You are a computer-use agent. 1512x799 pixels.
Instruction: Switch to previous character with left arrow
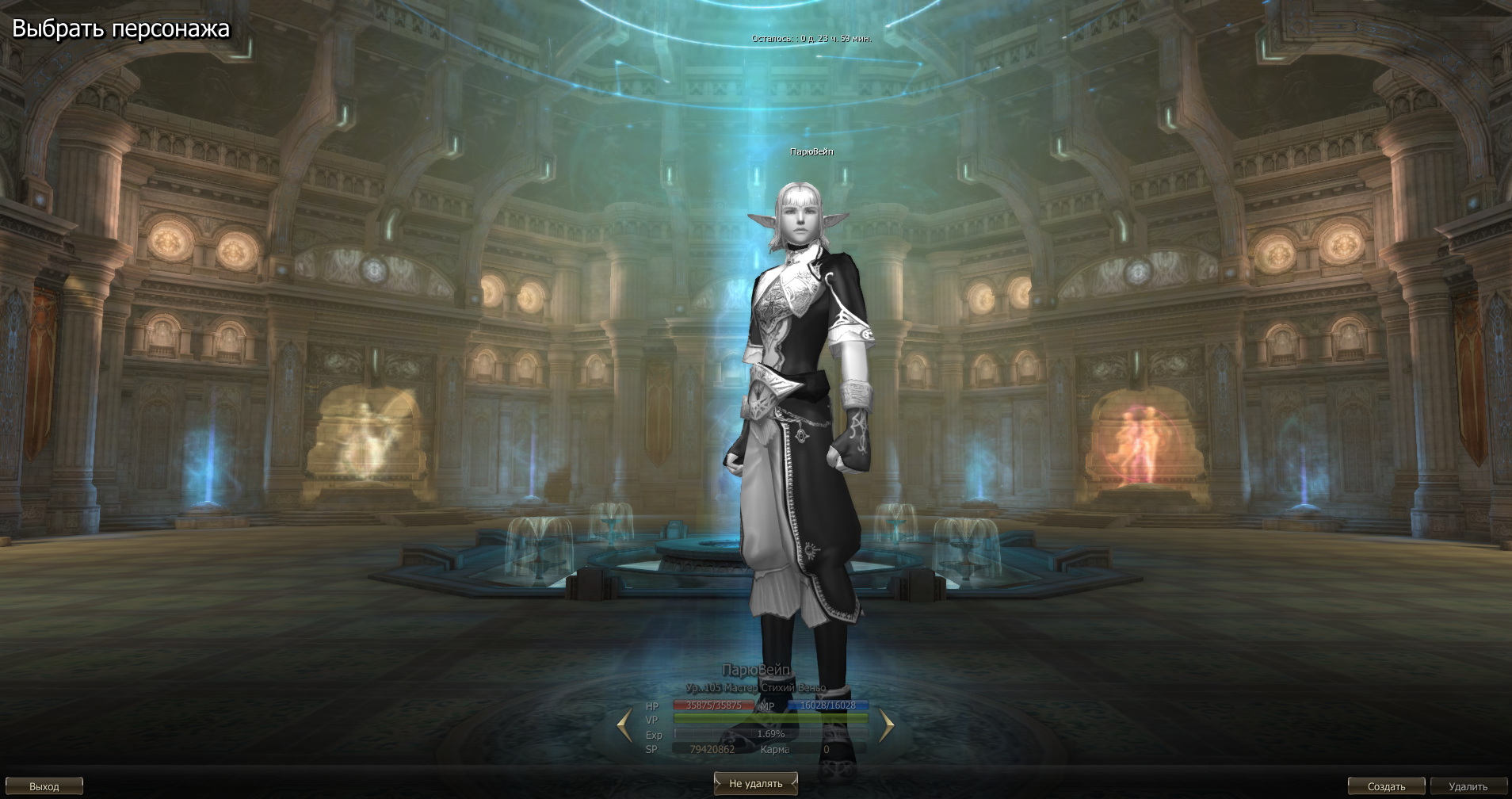pyautogui.click(x=624, y=724)
